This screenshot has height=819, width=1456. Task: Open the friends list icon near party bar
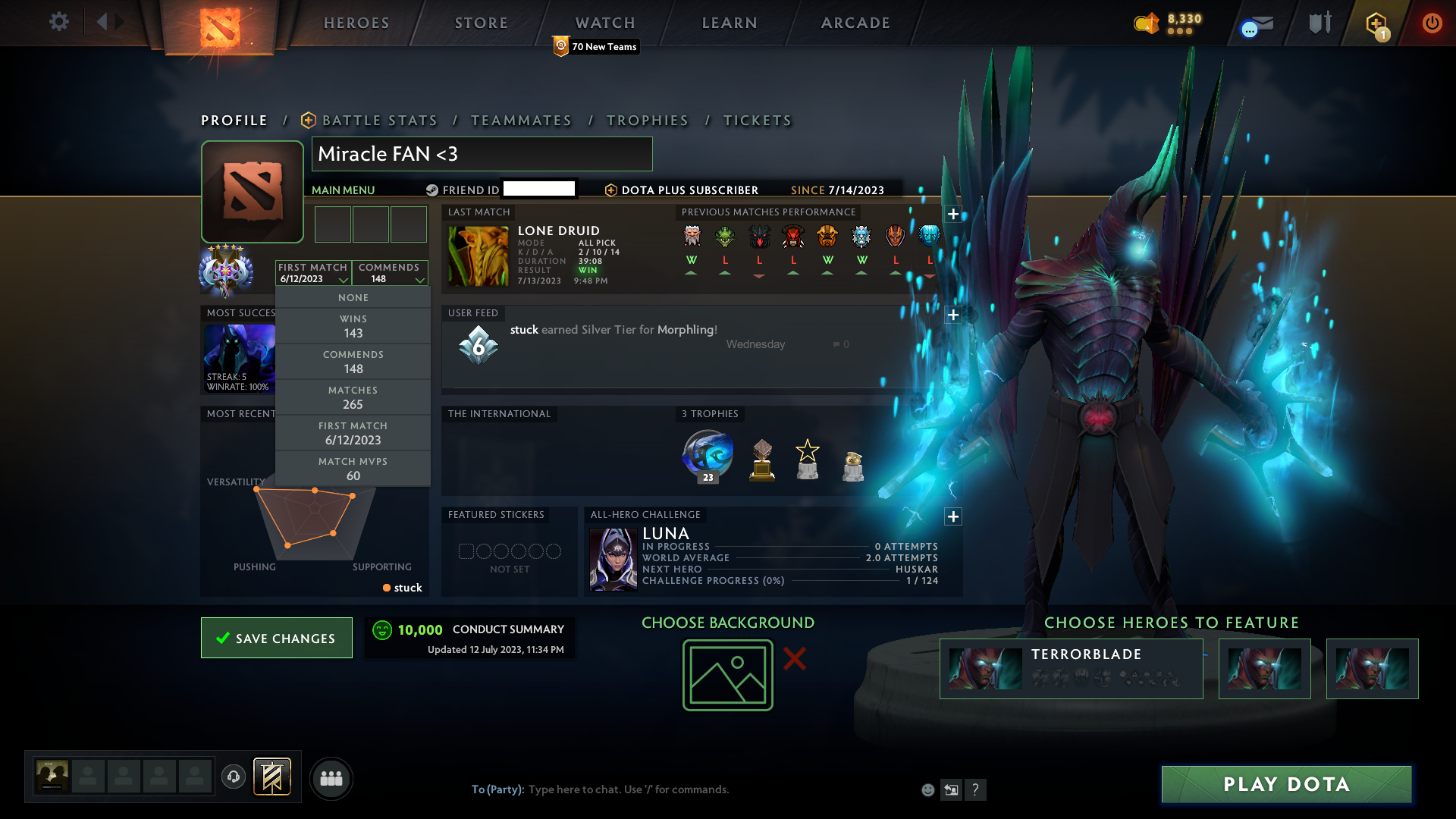(x=331, y=778)
